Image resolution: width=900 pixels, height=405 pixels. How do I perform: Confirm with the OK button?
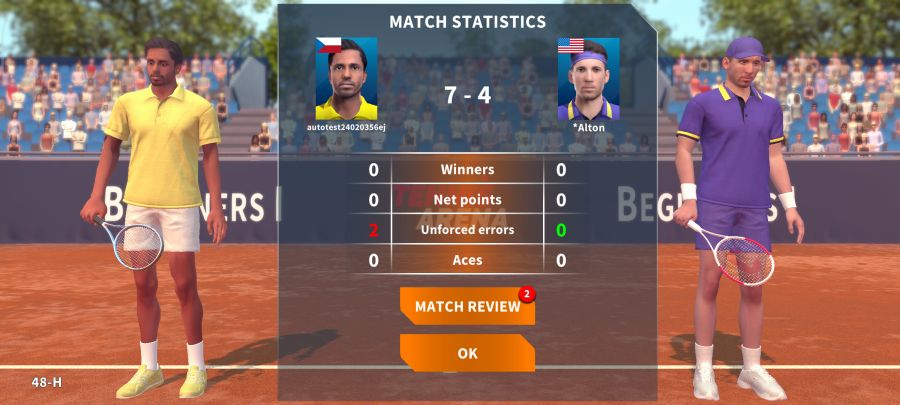point(467,353)
